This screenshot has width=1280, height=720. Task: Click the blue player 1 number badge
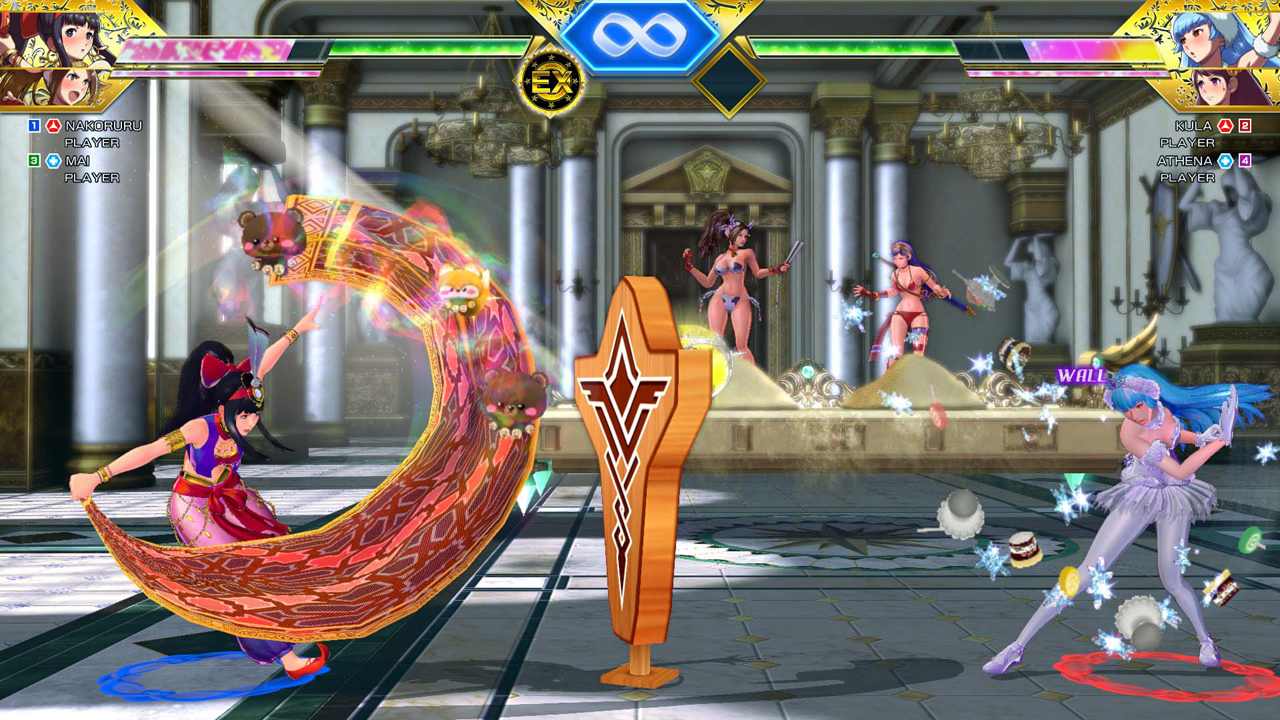point(32,126)
